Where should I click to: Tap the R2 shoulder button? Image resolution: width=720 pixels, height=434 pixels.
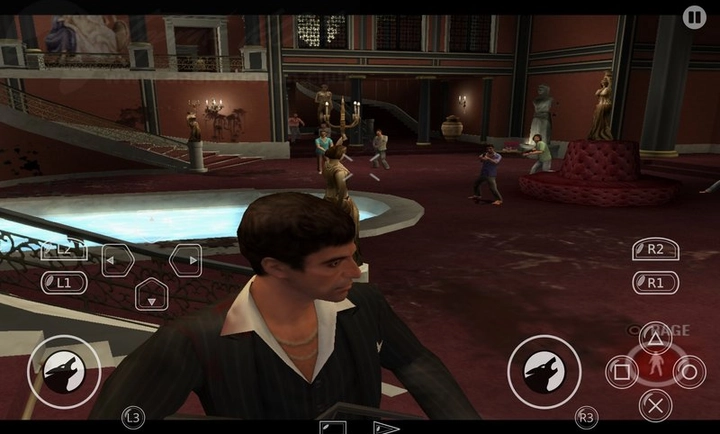coord(655,250)
